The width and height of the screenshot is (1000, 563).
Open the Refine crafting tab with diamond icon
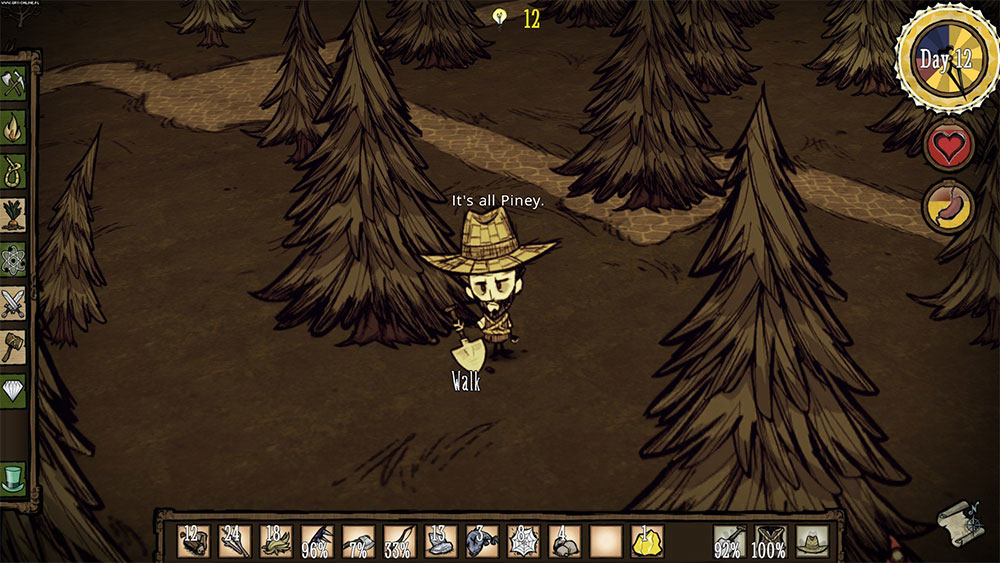coord(14,389)
